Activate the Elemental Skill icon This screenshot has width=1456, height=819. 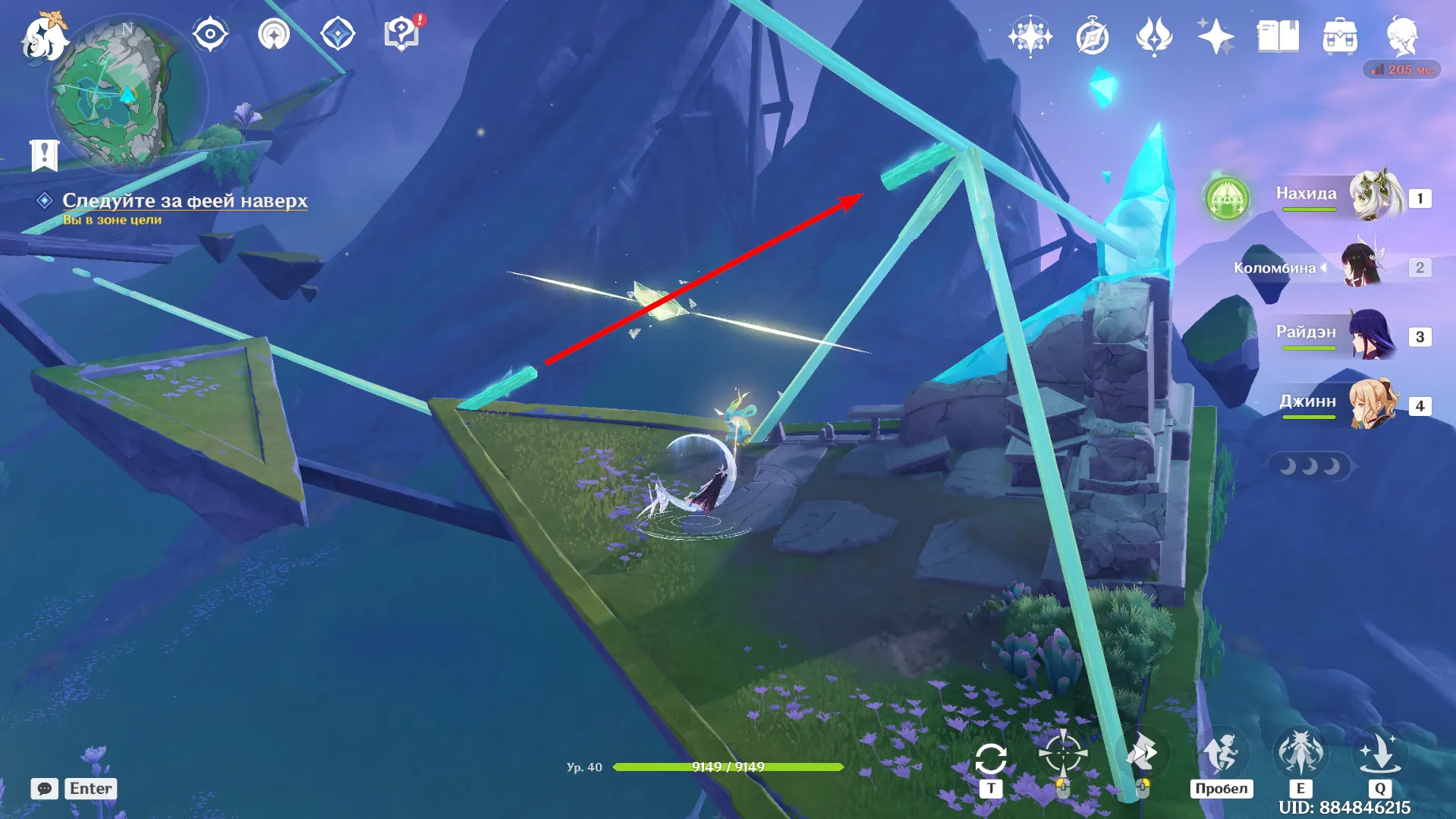(1300, 754)
